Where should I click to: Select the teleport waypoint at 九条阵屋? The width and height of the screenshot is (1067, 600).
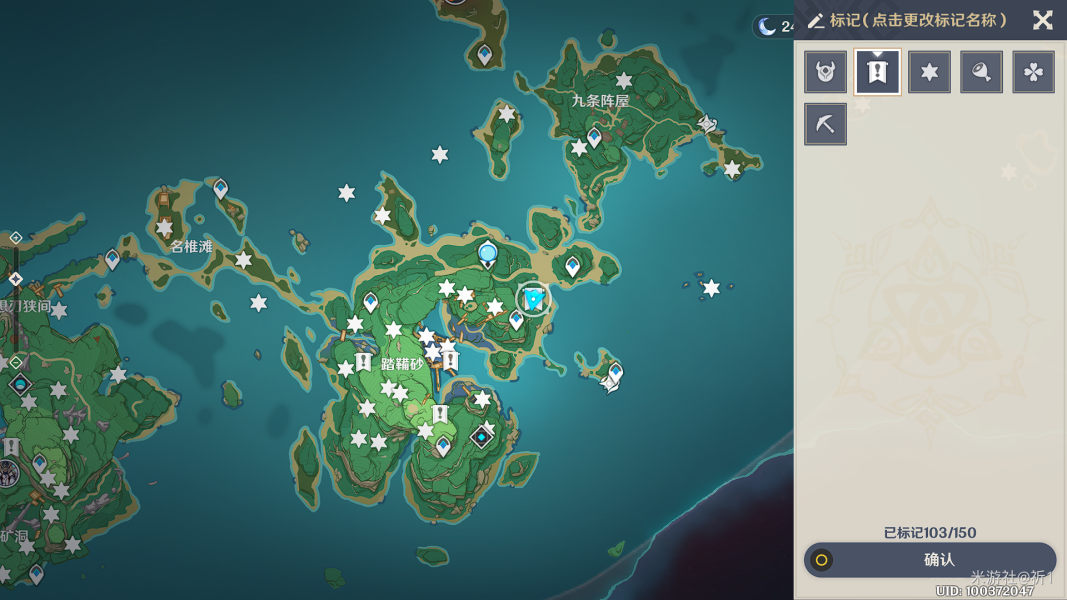pos(595,136)
